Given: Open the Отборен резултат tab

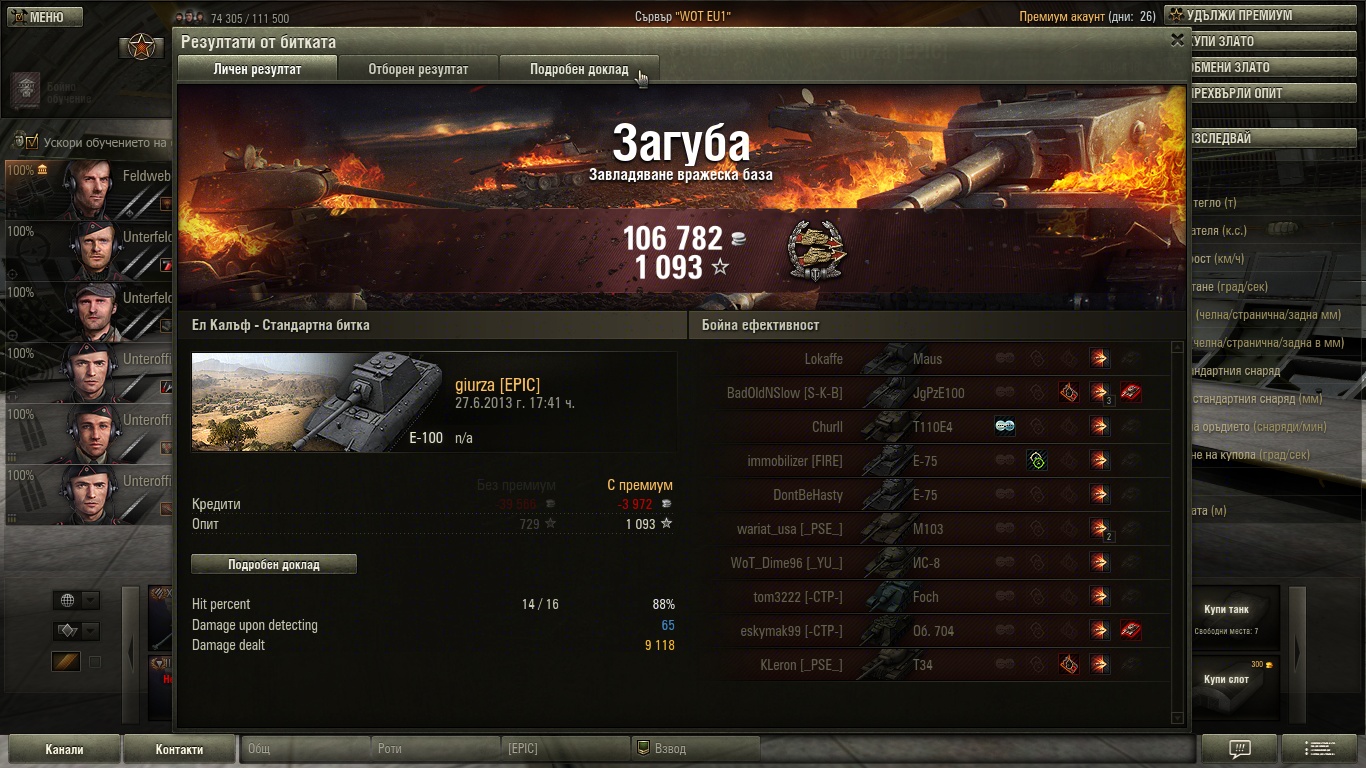Looking at the screenshot, I should tap(418, 69).
